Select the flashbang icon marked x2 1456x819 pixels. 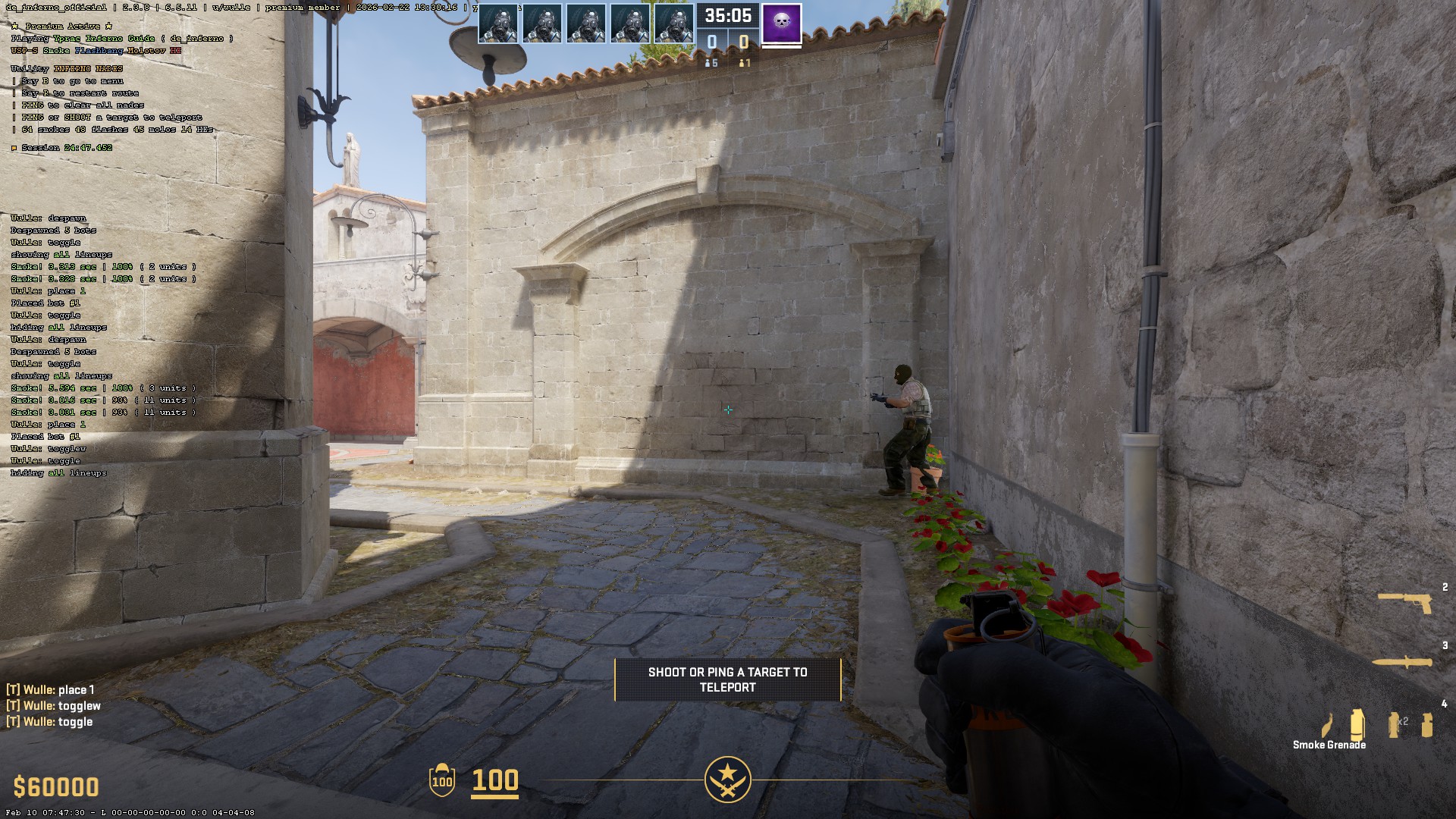(1394, 724)
